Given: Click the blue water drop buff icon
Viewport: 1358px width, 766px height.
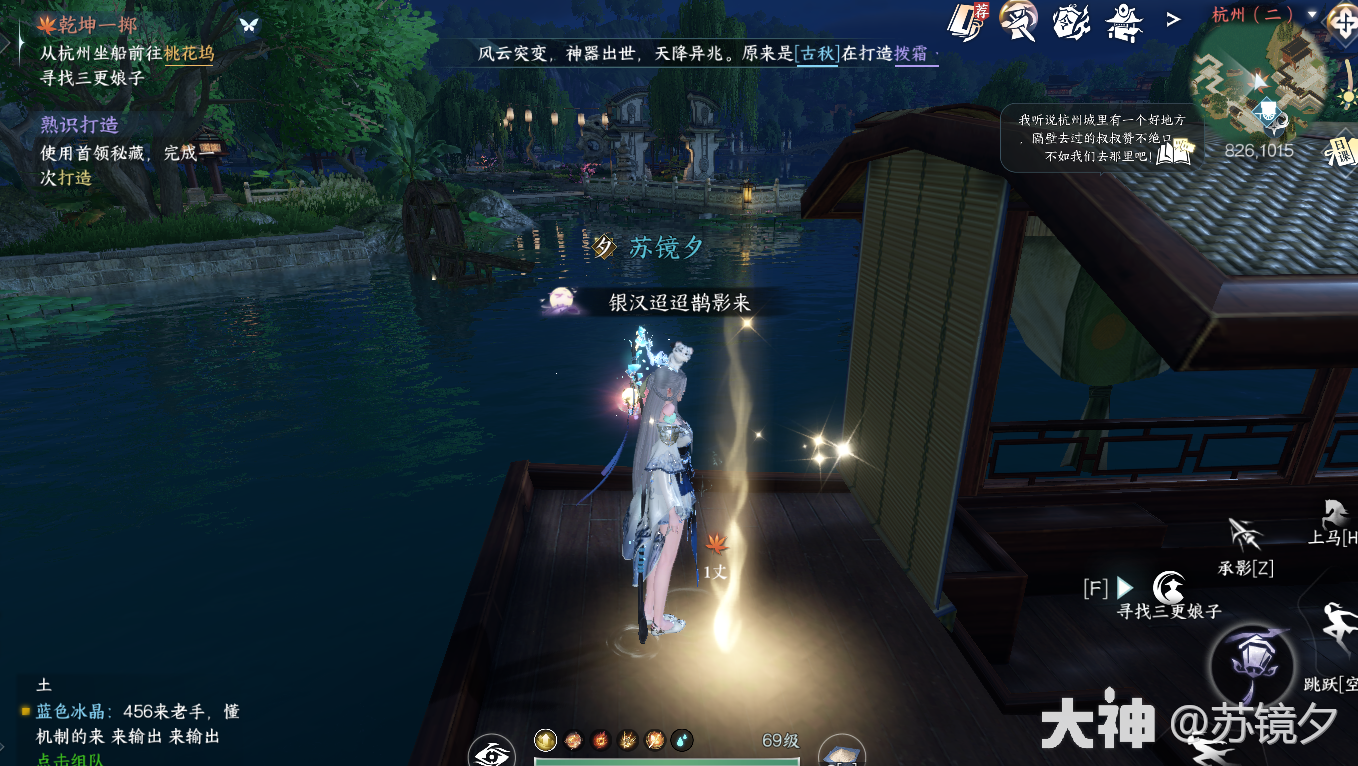Looking at the screenshot, I should click(681, 740).
